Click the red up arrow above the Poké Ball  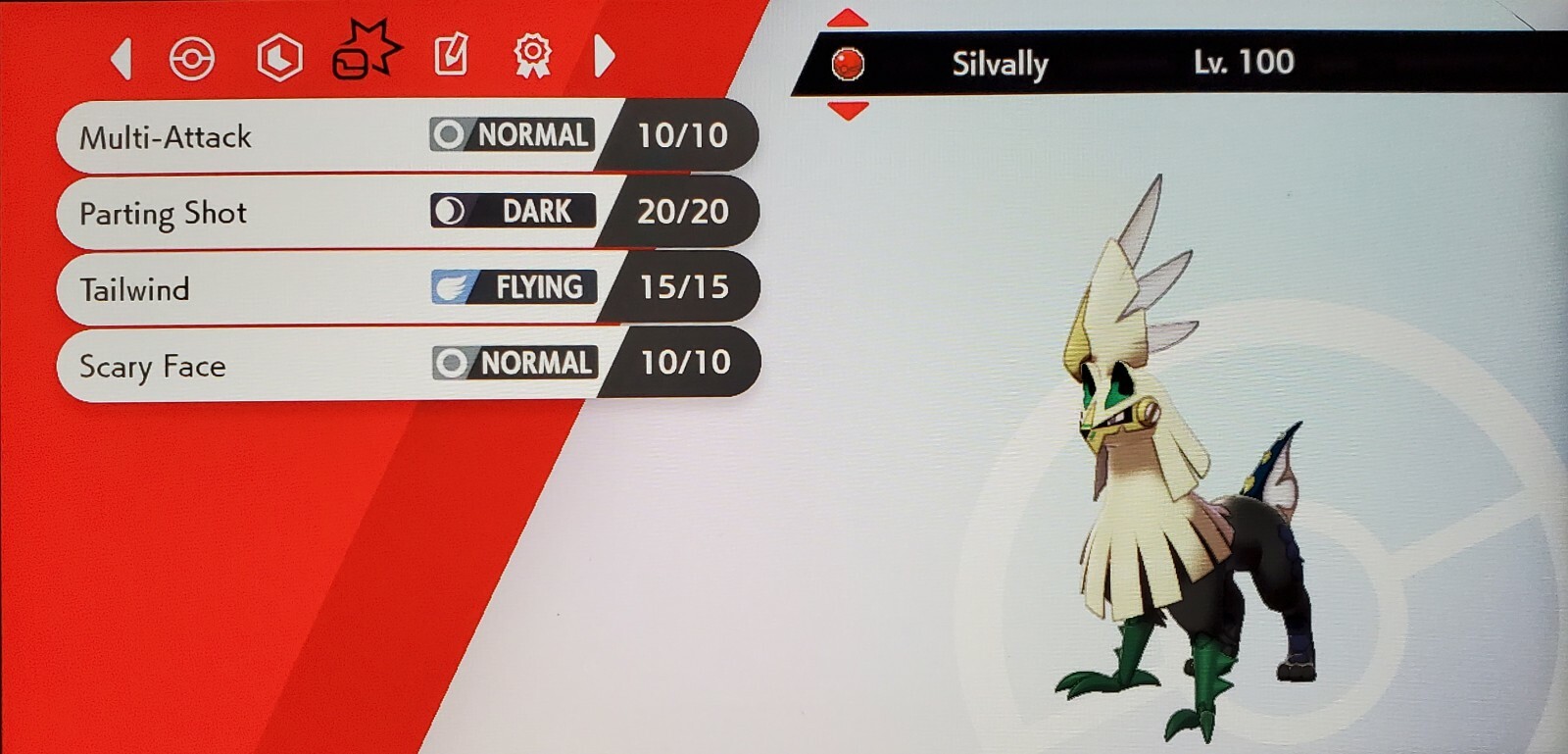point(846,18)
